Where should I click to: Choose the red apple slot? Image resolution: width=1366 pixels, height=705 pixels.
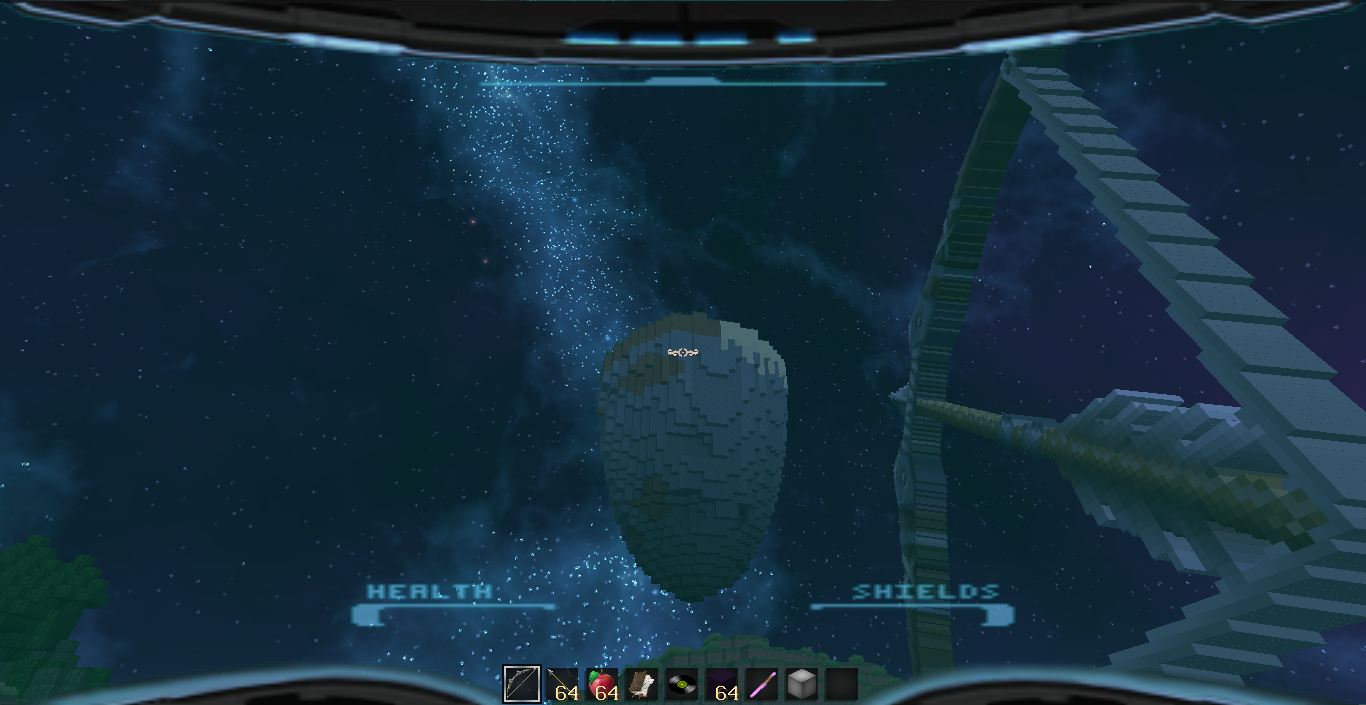(601, 684)
